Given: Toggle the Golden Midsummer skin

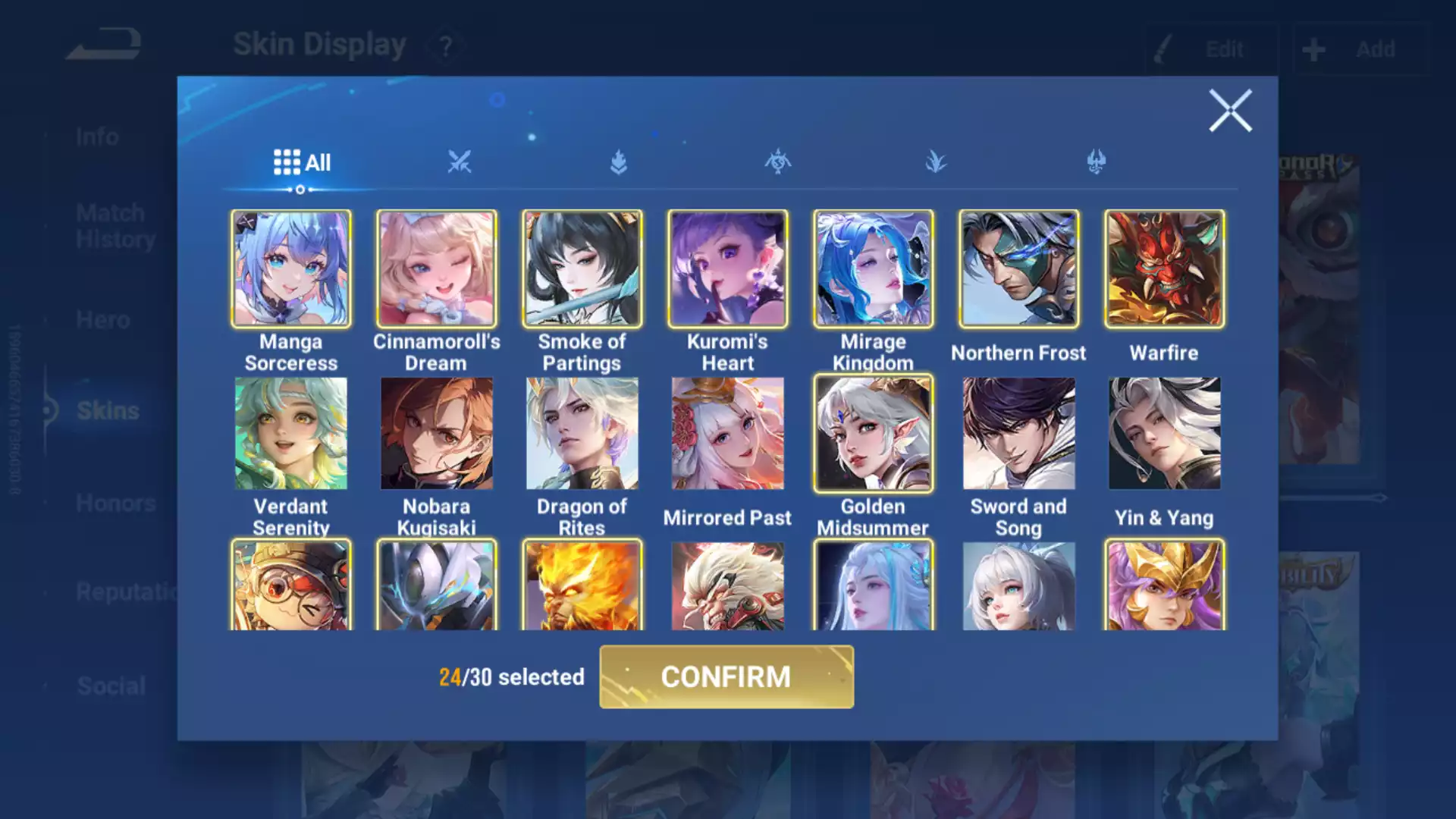Looking at the screenshot, I should coord(873,434).
